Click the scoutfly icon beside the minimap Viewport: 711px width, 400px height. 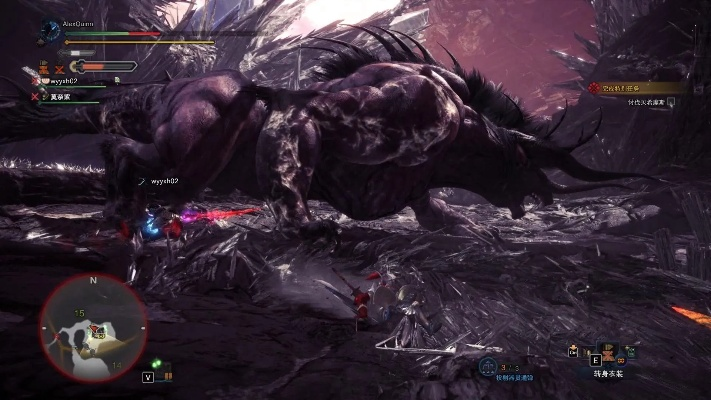[157, 364]
